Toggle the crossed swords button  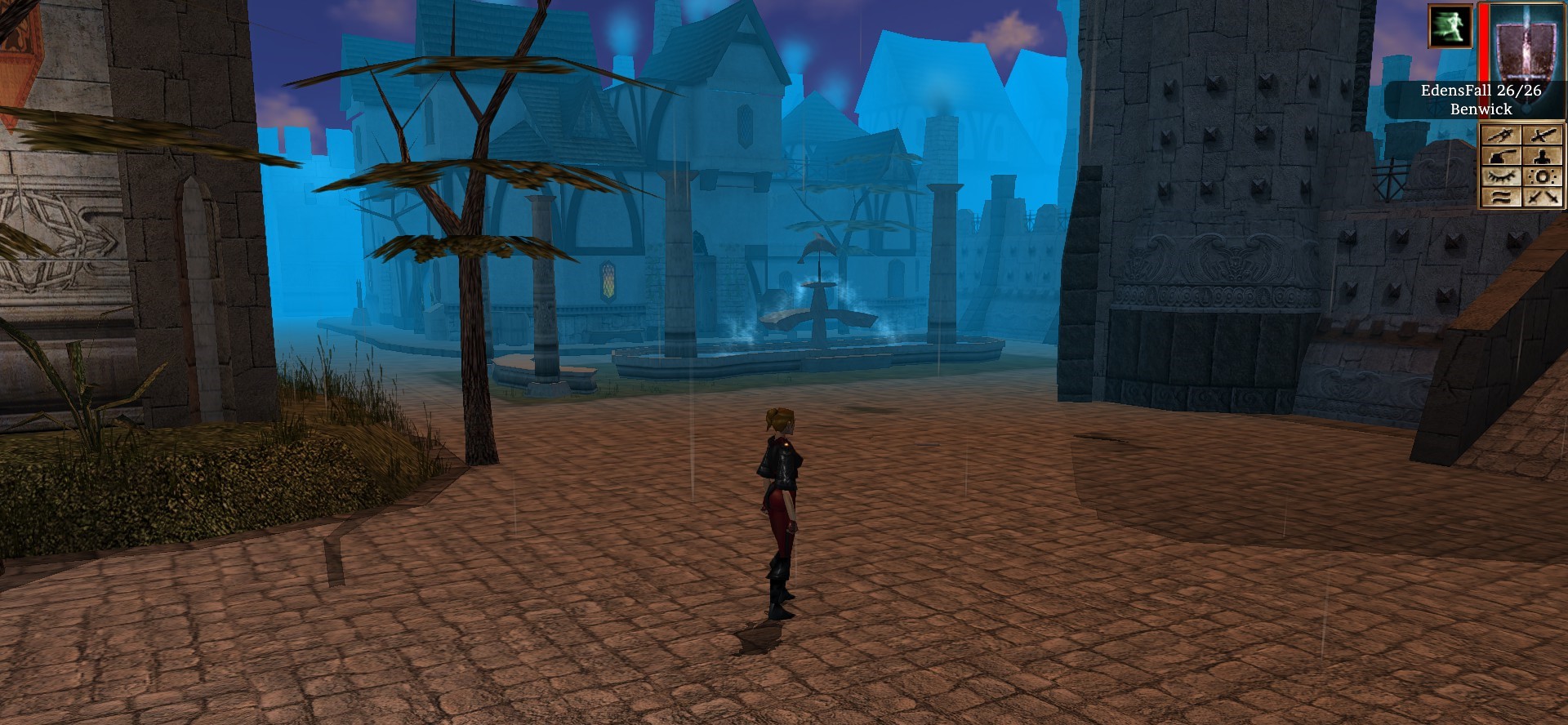(x=1543, y=197)
